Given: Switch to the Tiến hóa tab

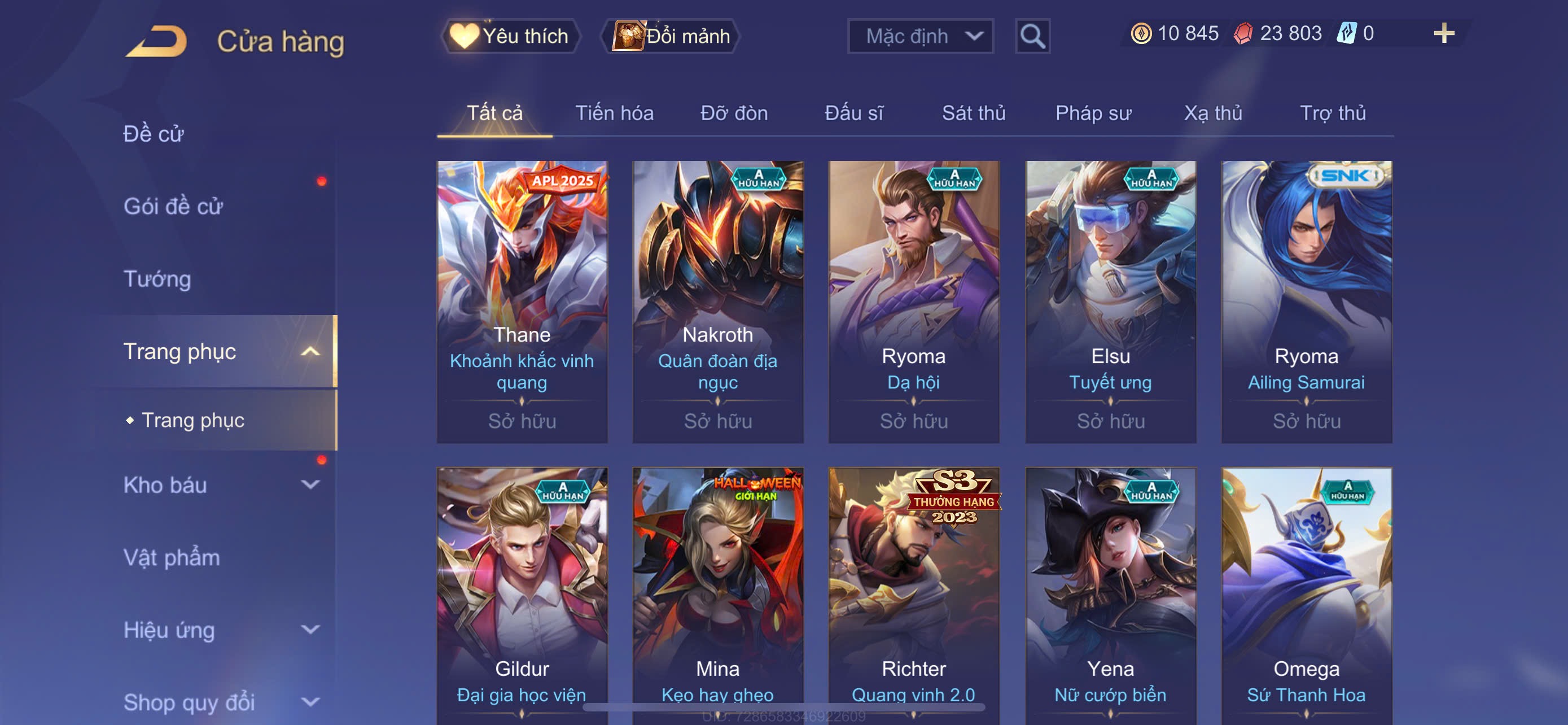Looking at the screenshot, I should [x=614, y=113].
